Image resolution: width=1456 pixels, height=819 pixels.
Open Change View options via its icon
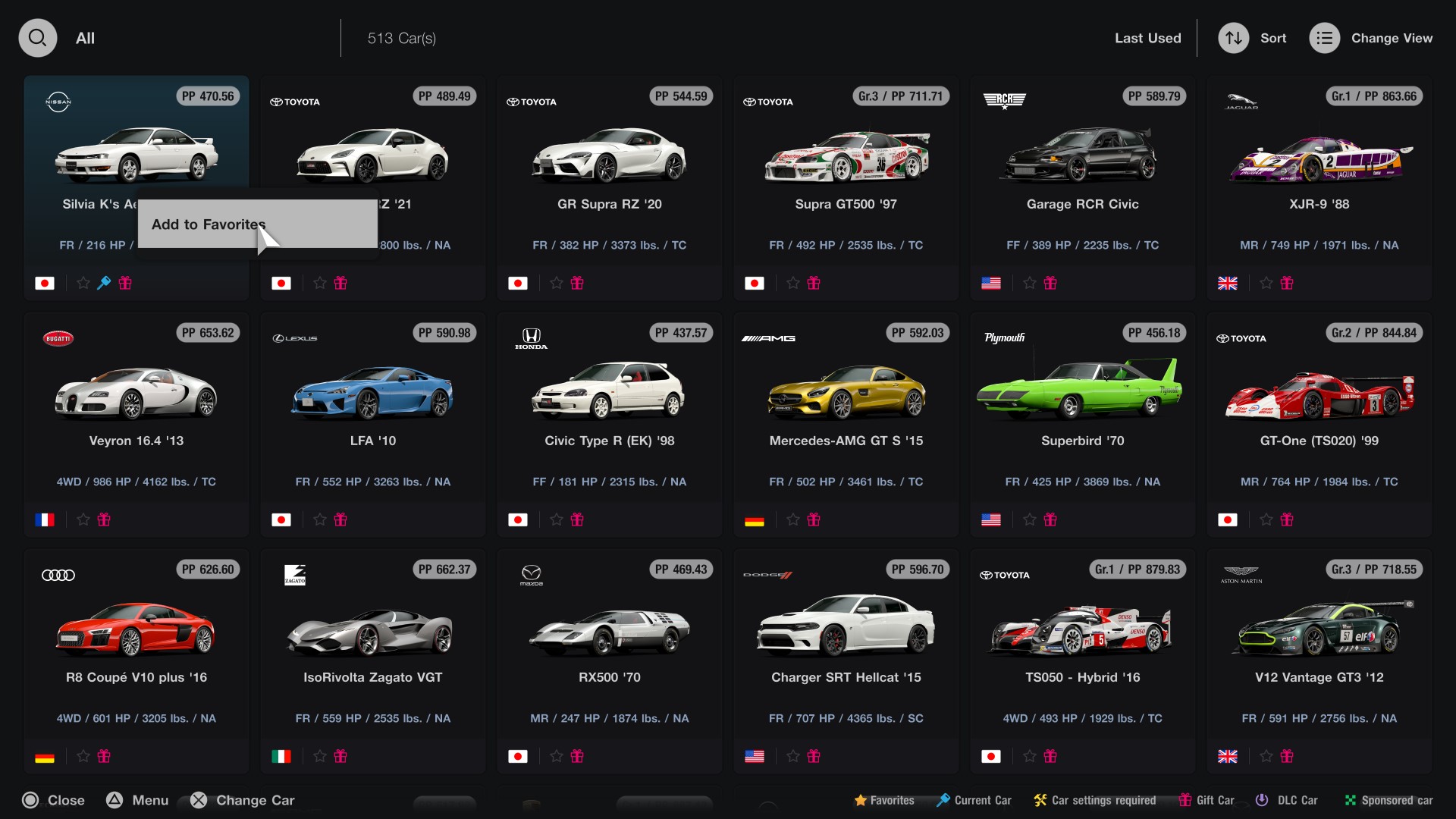[x=1324, y=37]
